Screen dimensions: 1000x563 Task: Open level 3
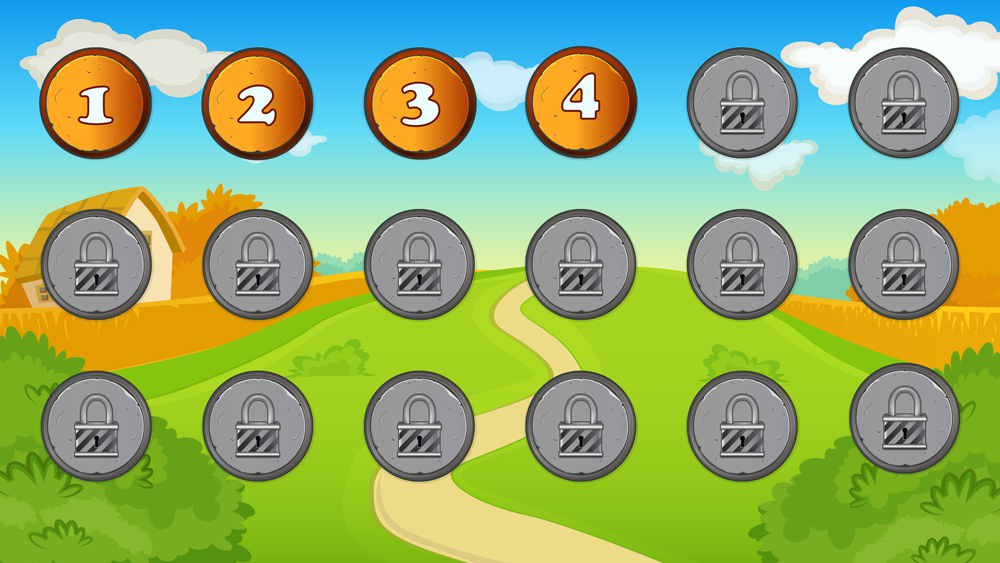click(x=419, y=103)
